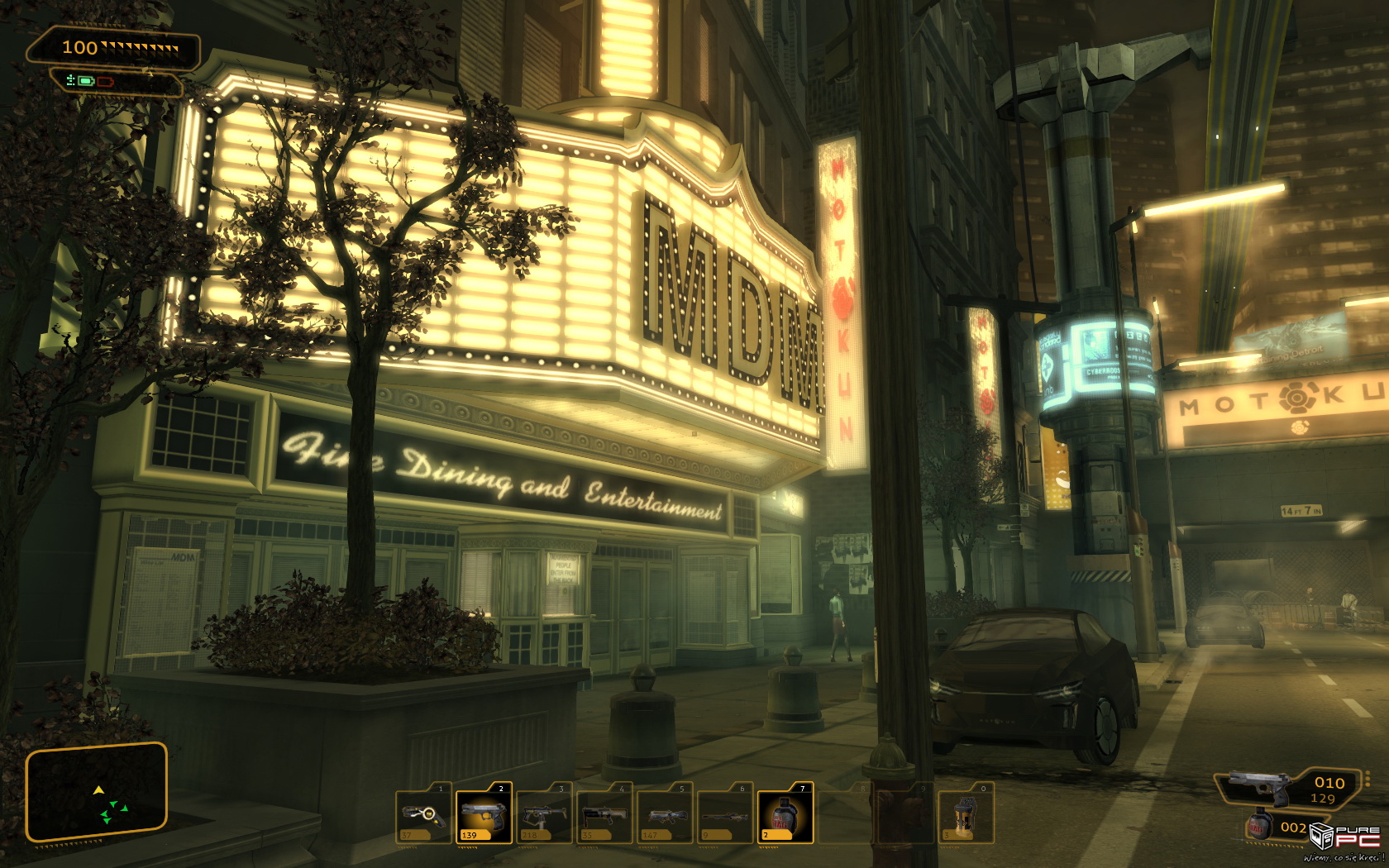Select the stun gun in slot 1

click(x=423, y=815)
